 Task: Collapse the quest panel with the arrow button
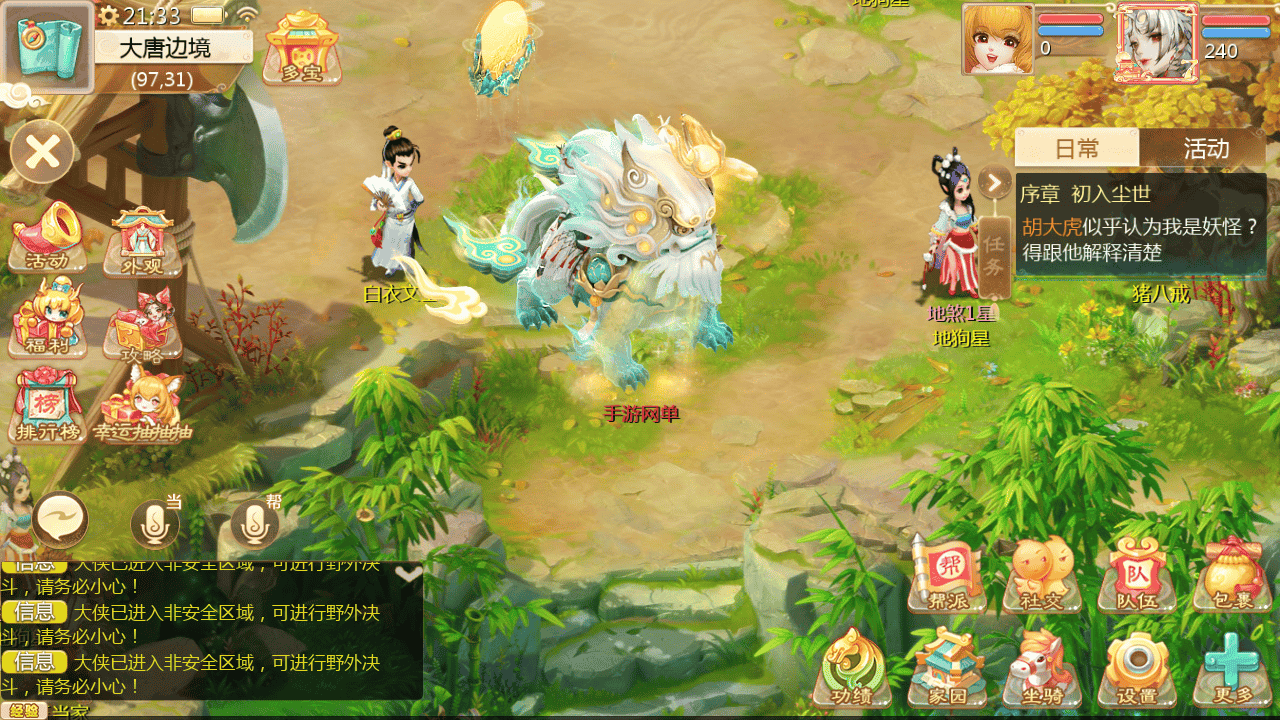click(994, 183)
